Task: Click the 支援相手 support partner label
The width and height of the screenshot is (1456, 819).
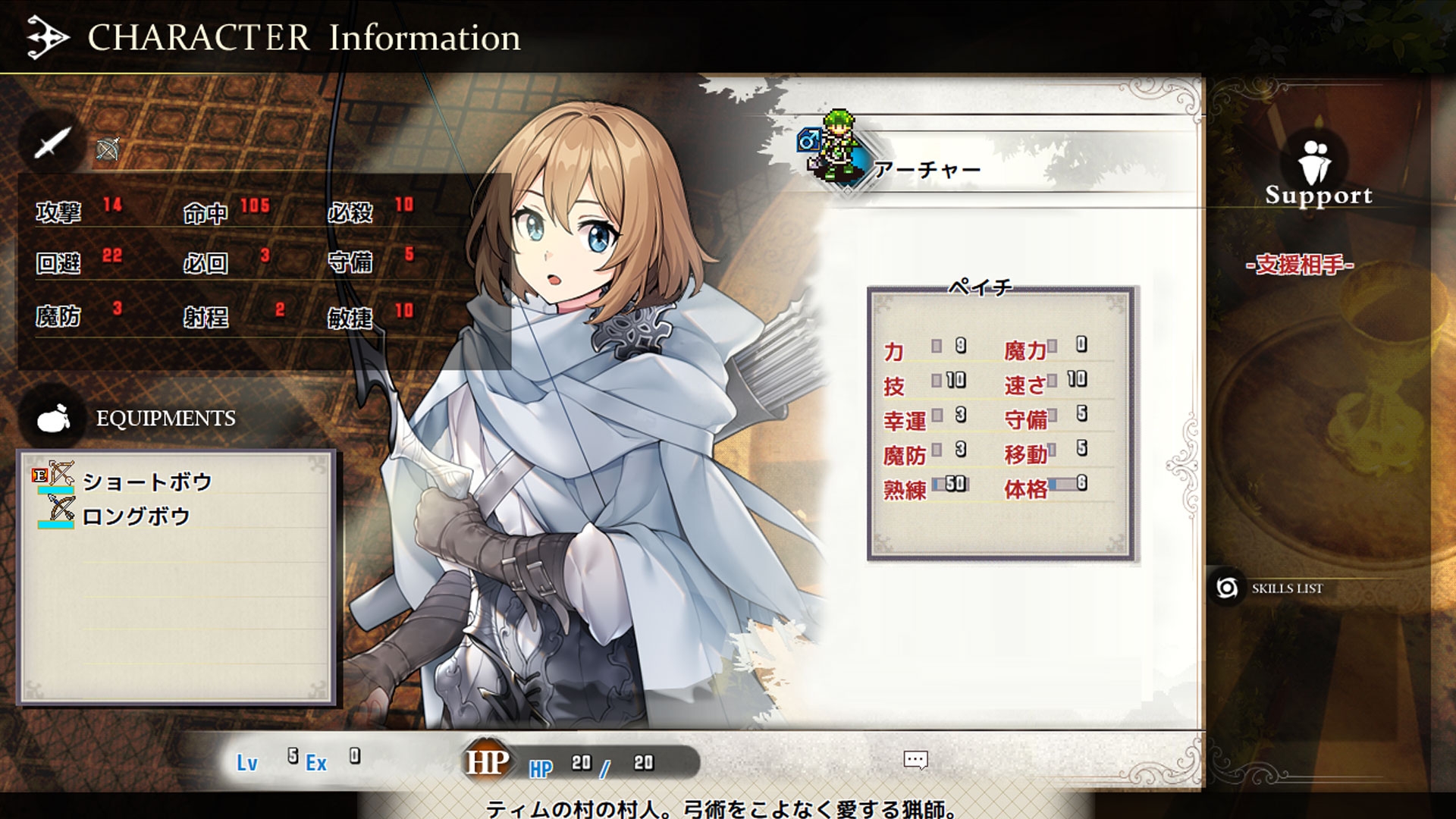Action: 1300,264
